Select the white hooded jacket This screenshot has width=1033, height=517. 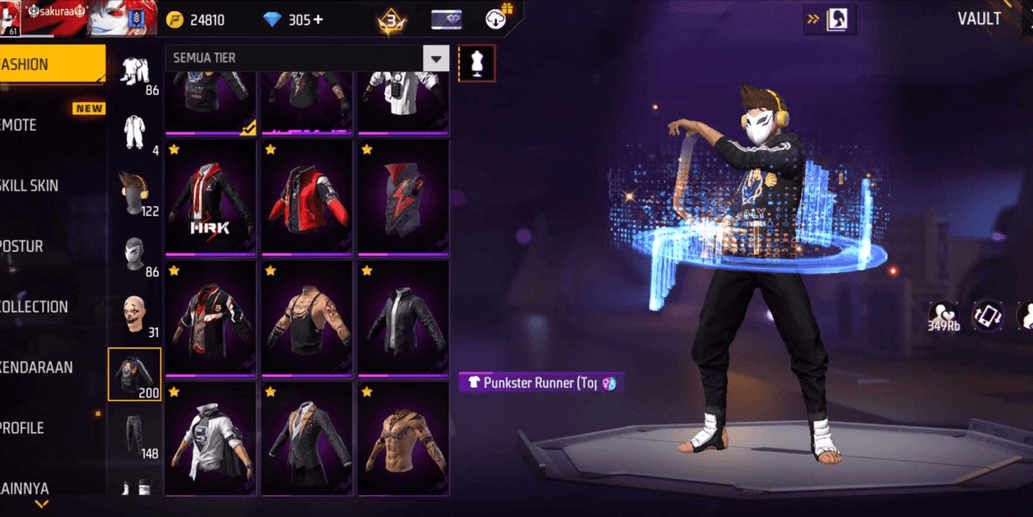click(x=211, y=440)
